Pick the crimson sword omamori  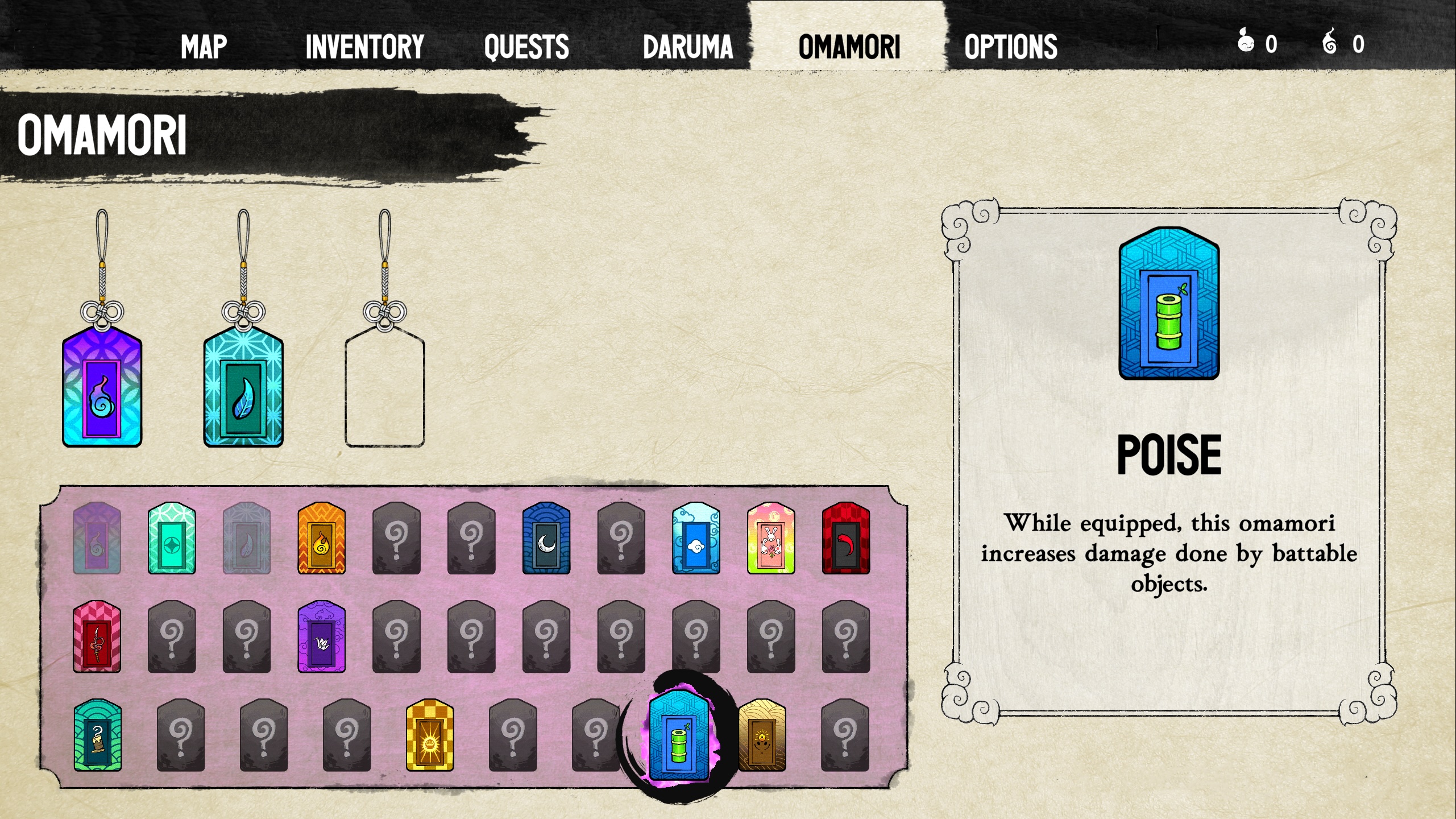(x=97, y=637)
